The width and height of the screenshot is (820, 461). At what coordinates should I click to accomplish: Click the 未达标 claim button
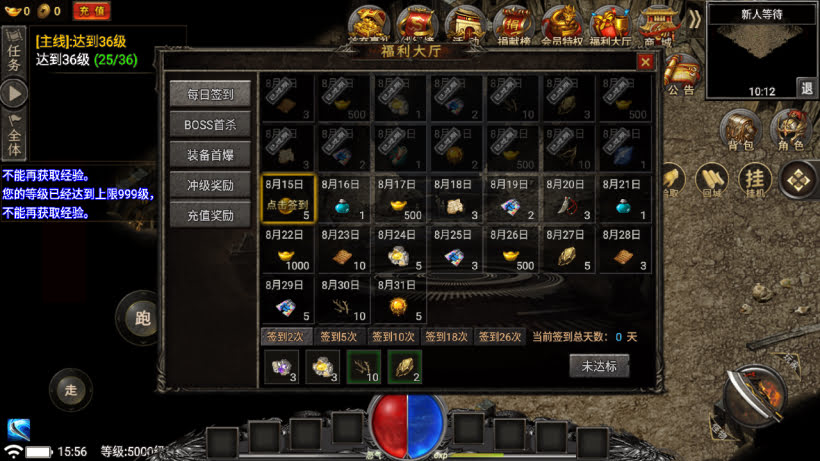[x=599, y=366]
